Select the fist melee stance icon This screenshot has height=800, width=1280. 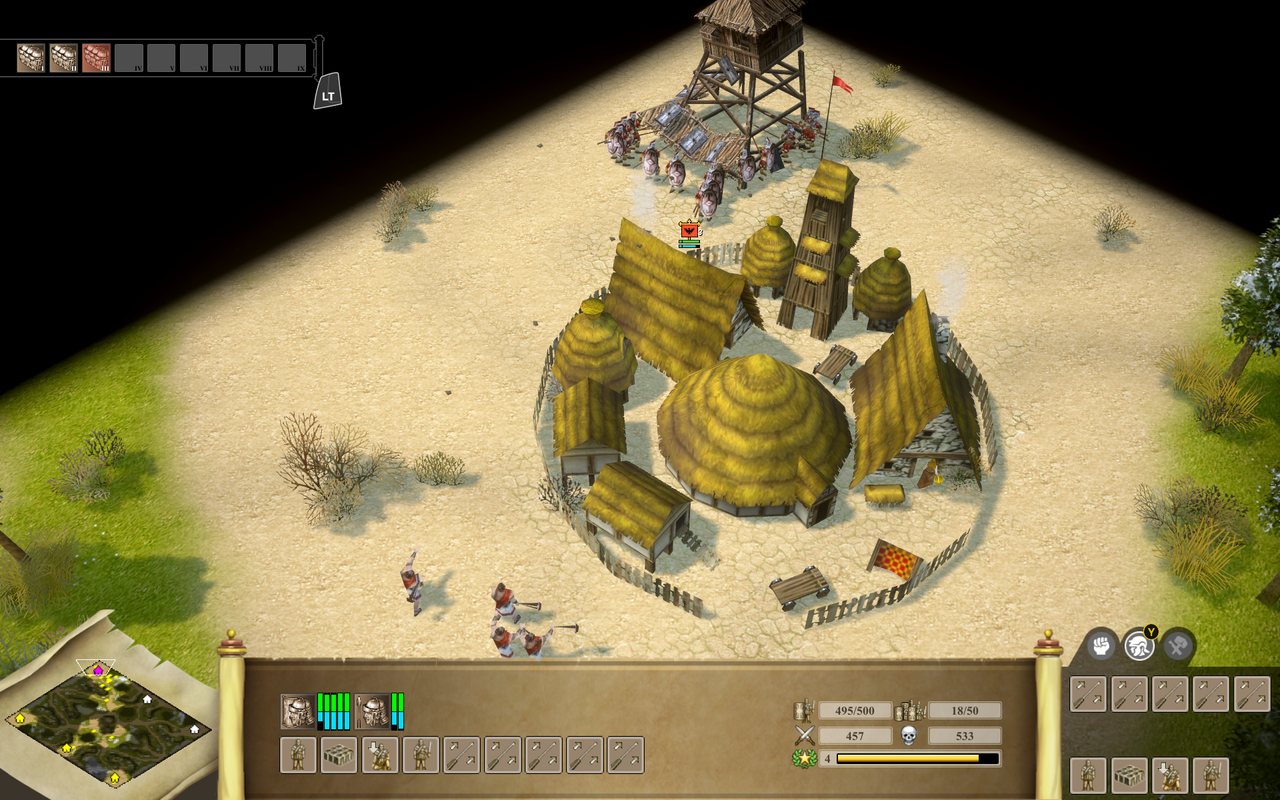[x=1101, y=647]
